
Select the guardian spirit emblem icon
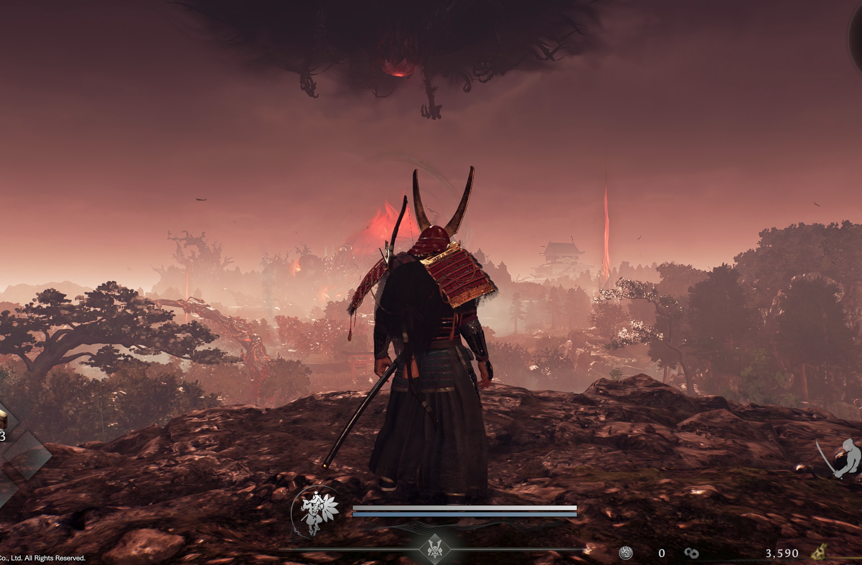click(x=316, y=512)
